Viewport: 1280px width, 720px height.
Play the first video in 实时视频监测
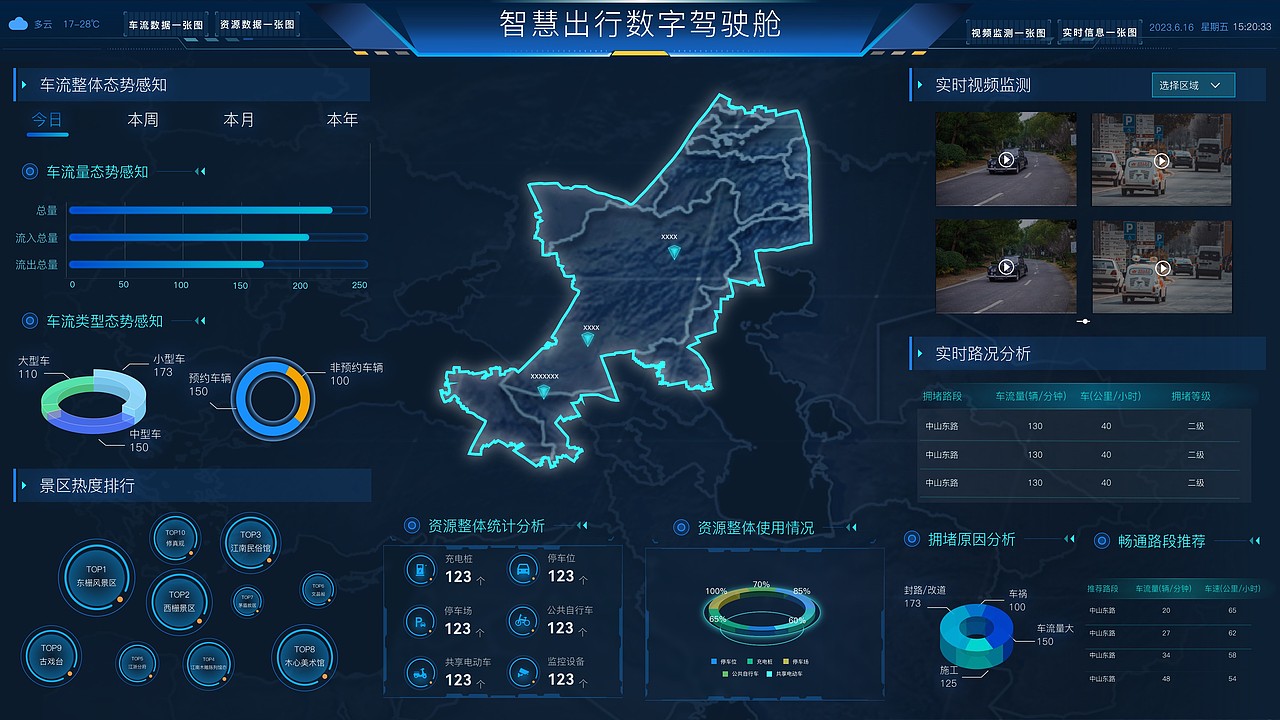(x=1006, y=158)
